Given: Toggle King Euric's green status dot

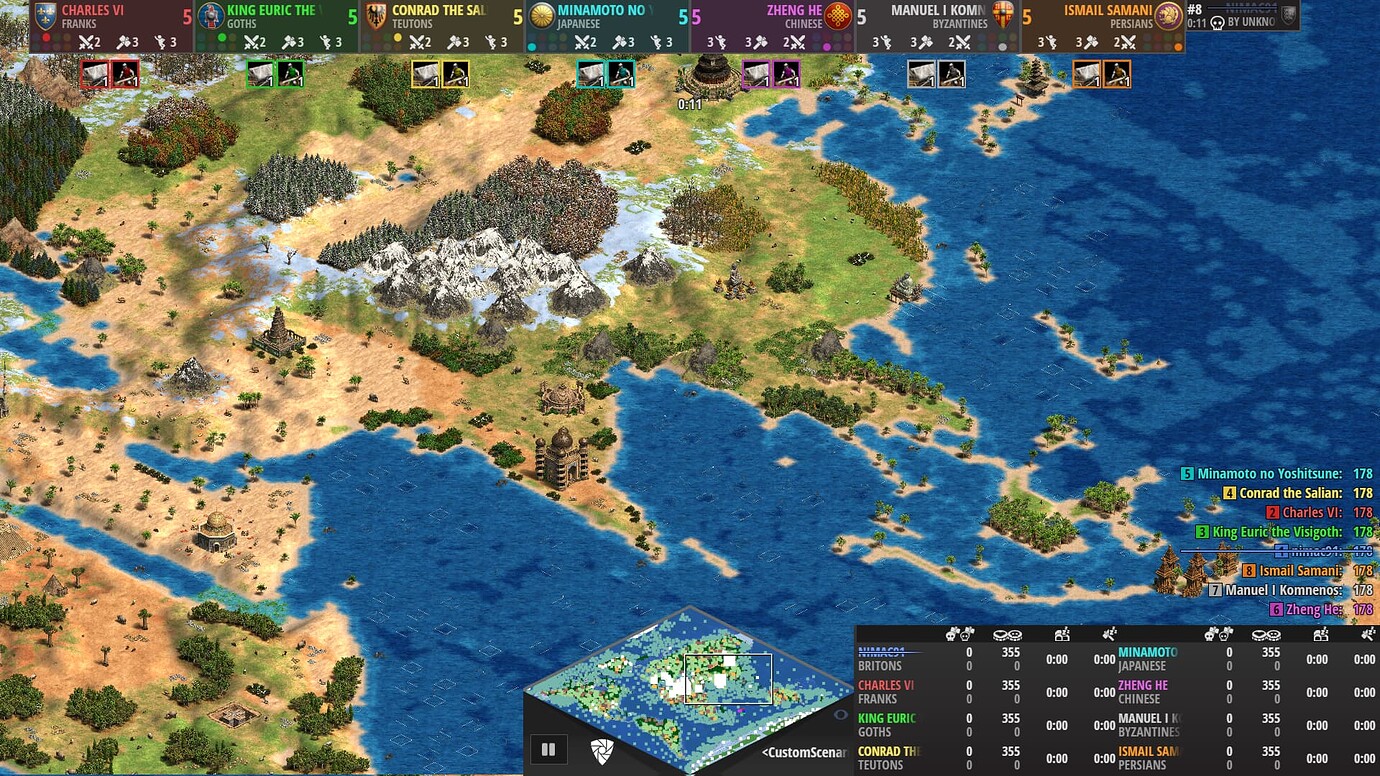Looking at the screenshot, I should click(222, 39).
